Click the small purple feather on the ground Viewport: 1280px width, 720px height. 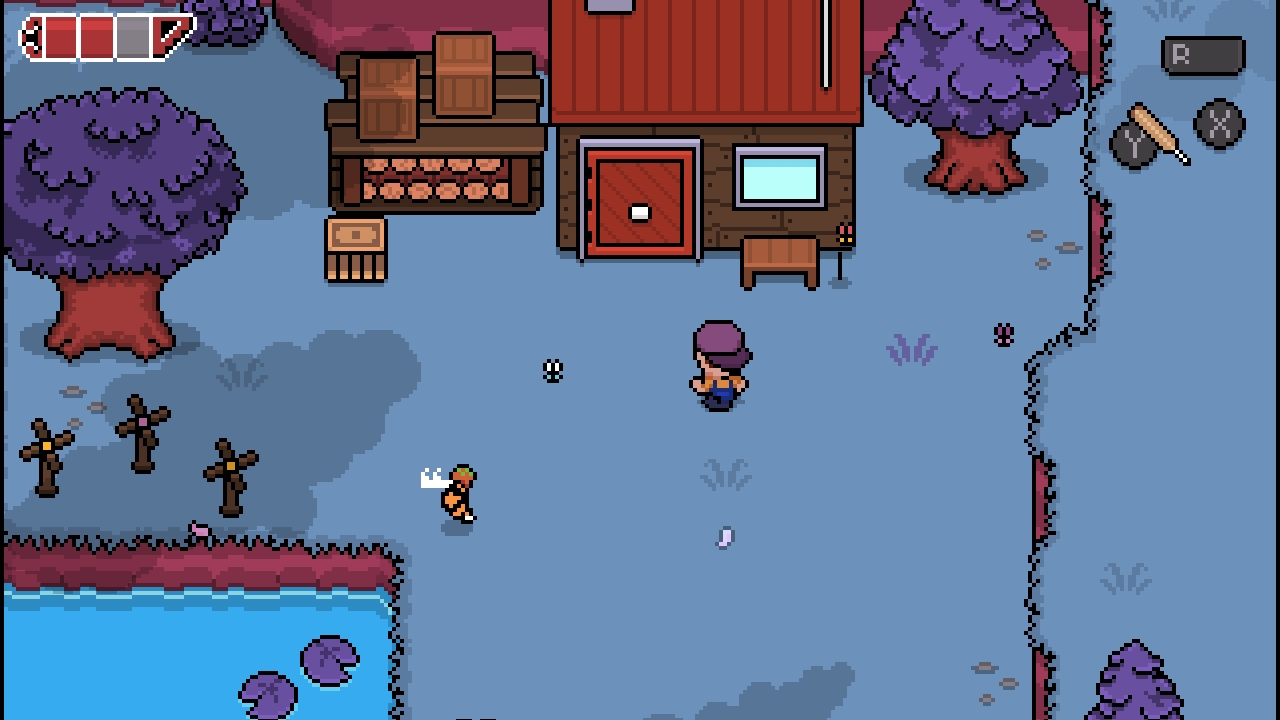[x=723, y=537]
